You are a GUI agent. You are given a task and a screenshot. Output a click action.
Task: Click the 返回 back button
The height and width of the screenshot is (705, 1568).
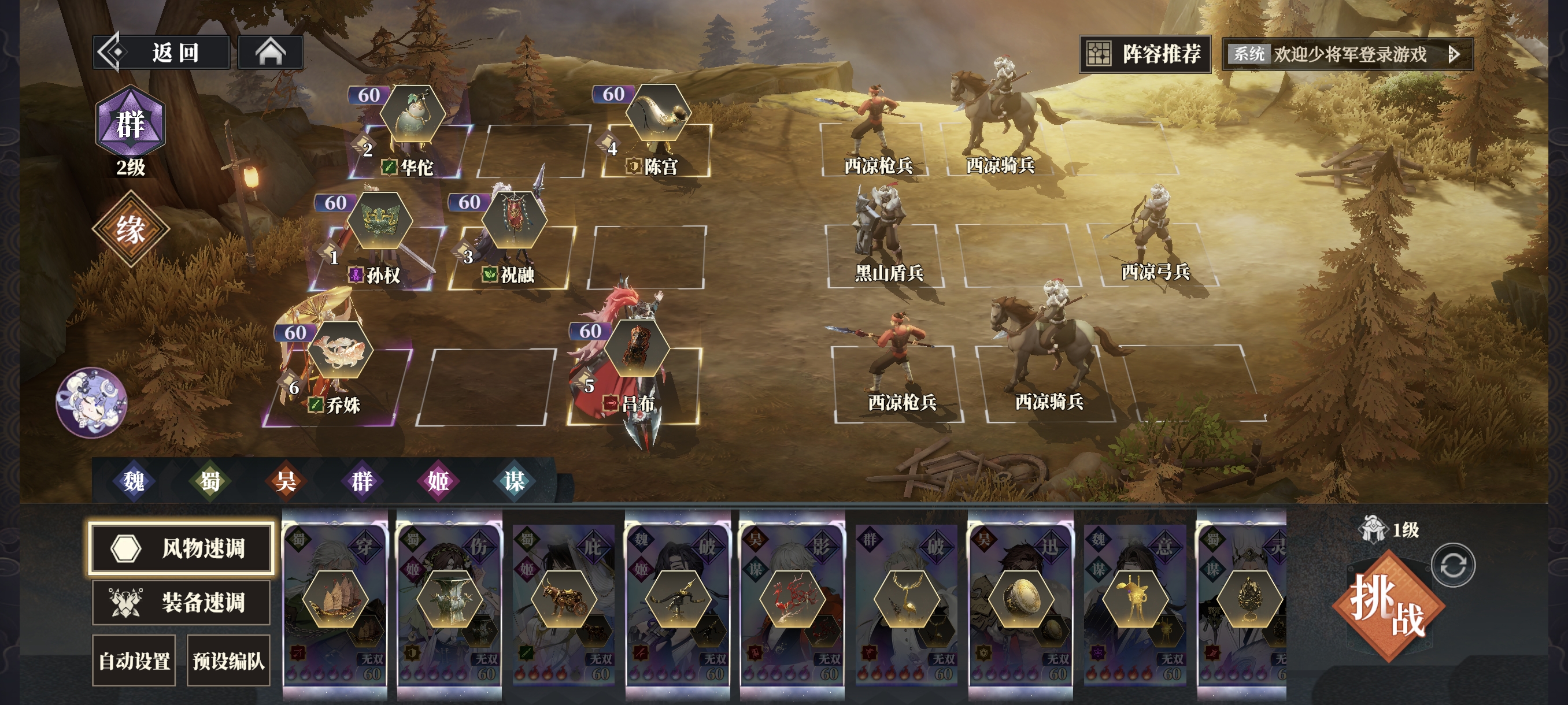coord(162,53)
